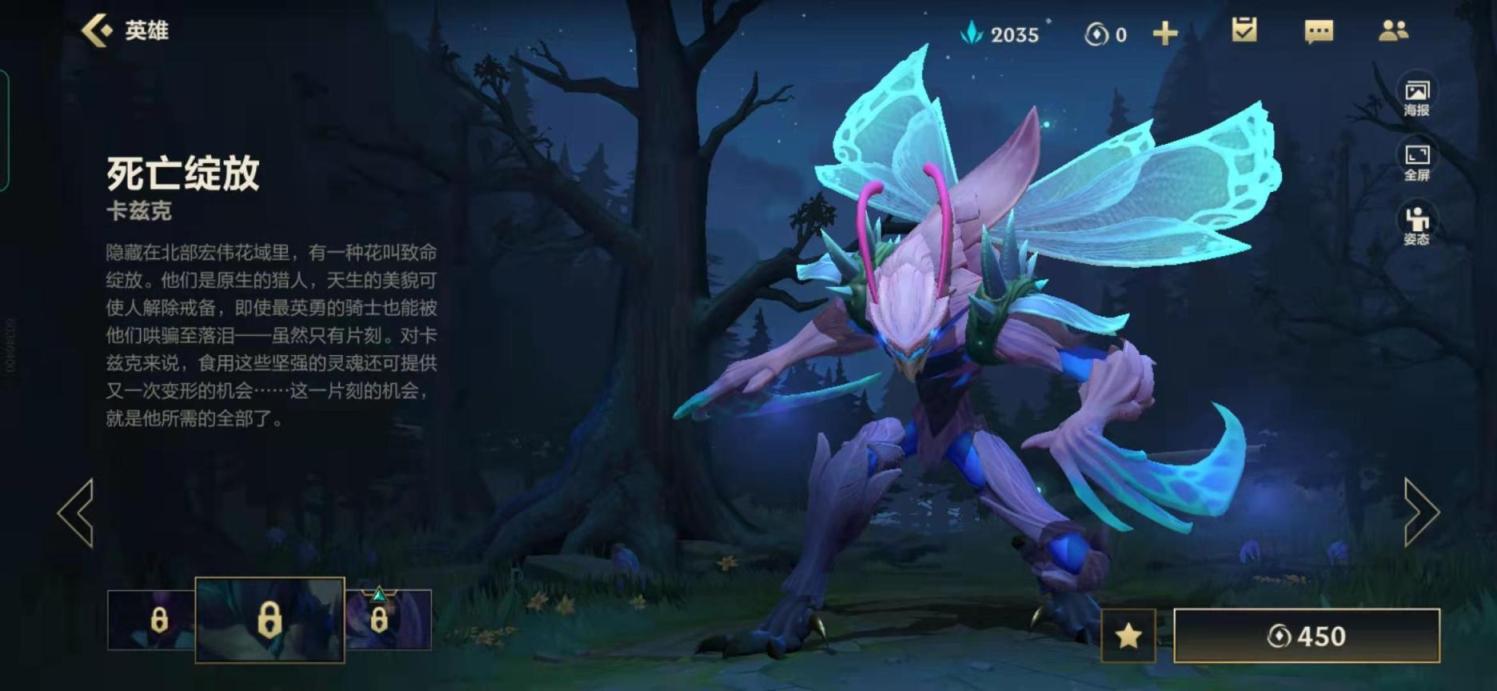Screen dimensions: 1497x691
Task: Open the missions checklist icon
Action: (1244, 31)
